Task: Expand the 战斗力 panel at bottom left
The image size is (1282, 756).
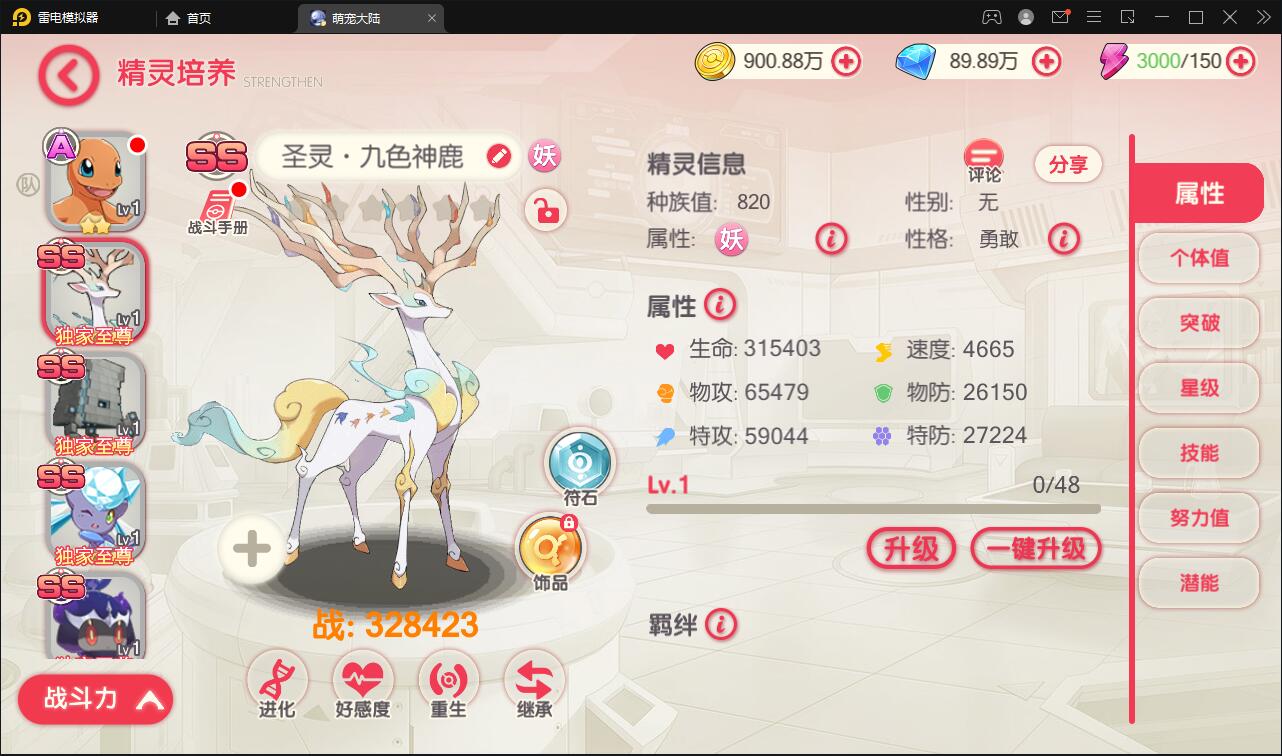Action: click(x=93, y=699)
